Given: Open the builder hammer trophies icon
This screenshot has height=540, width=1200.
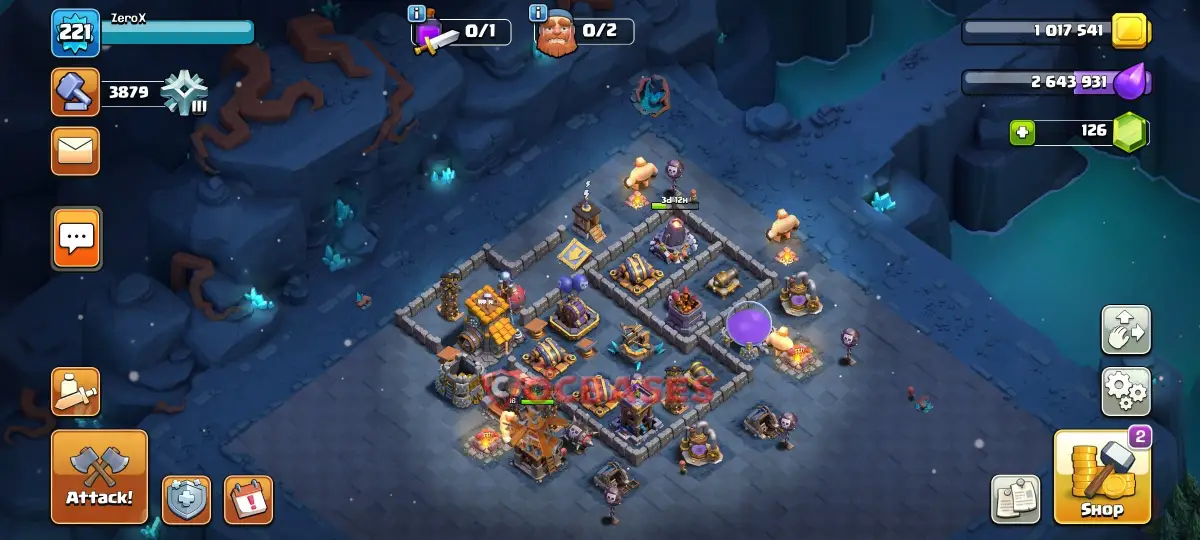Looking at the screenshot, I should click(x=75, y=93).
